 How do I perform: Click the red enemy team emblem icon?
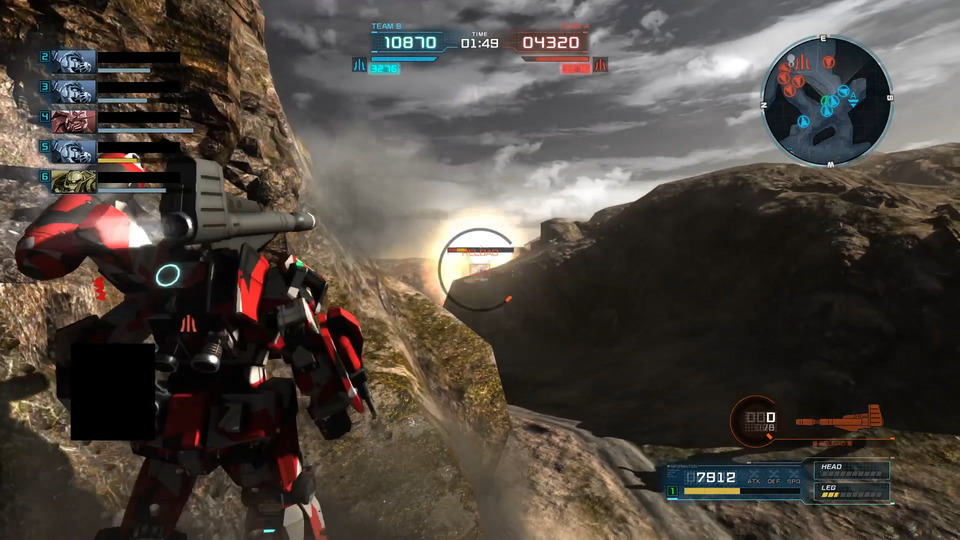tap(600, 65)
